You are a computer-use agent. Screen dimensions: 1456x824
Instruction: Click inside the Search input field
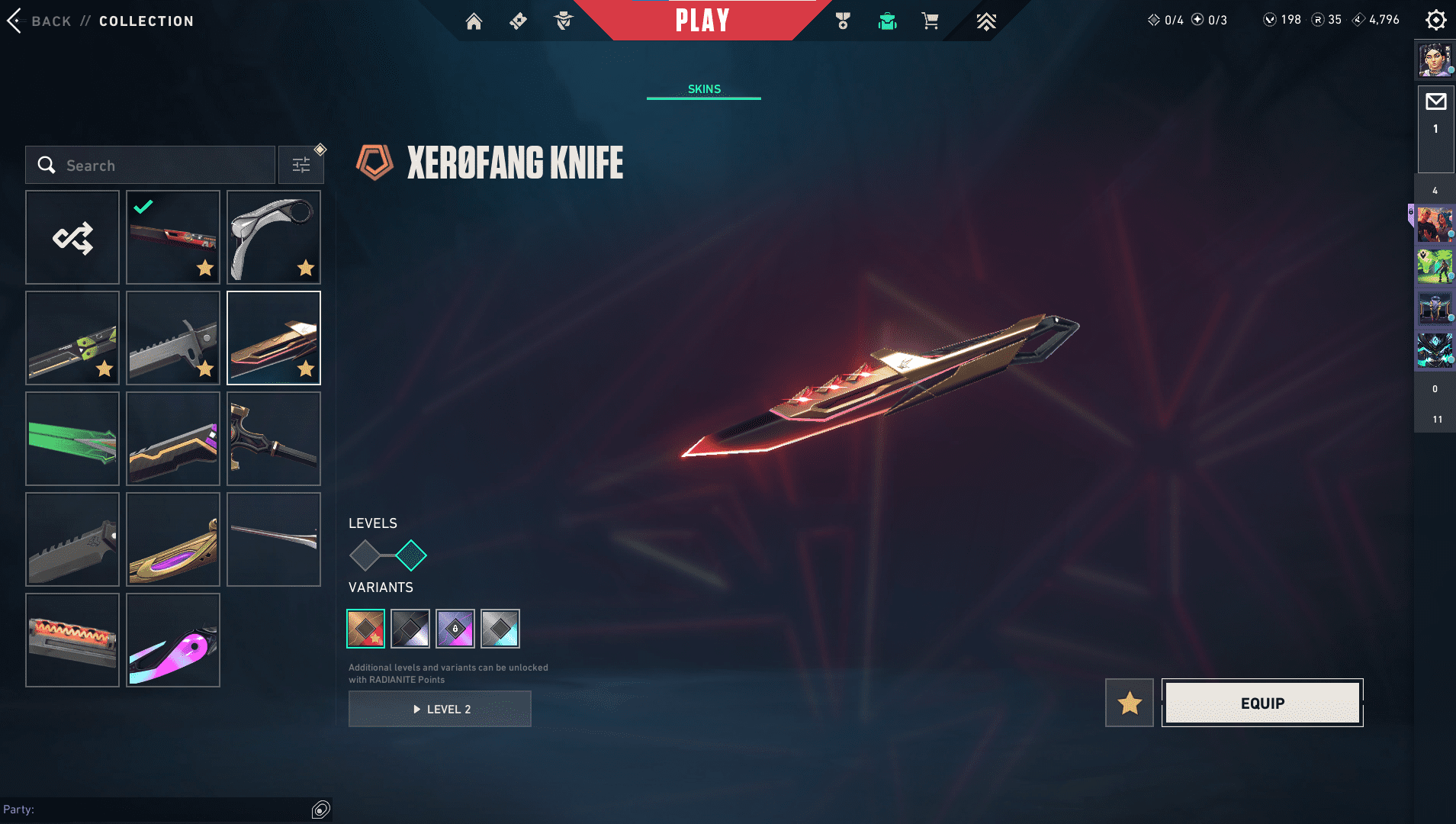(x=153, y=165)
